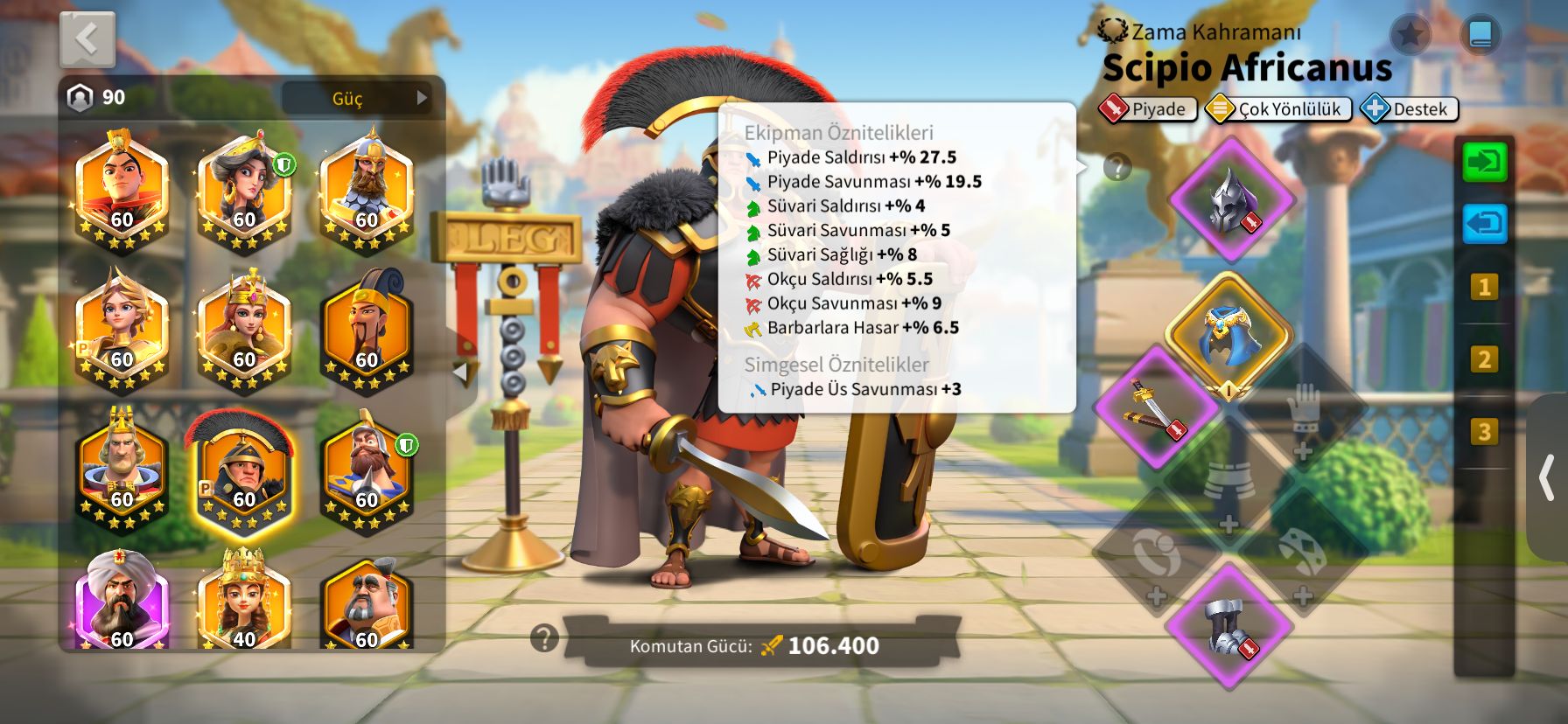Viewport: 1568px width, 724px height.
Task: Switch to equipment preset 2
Action: click(1483, 359)
